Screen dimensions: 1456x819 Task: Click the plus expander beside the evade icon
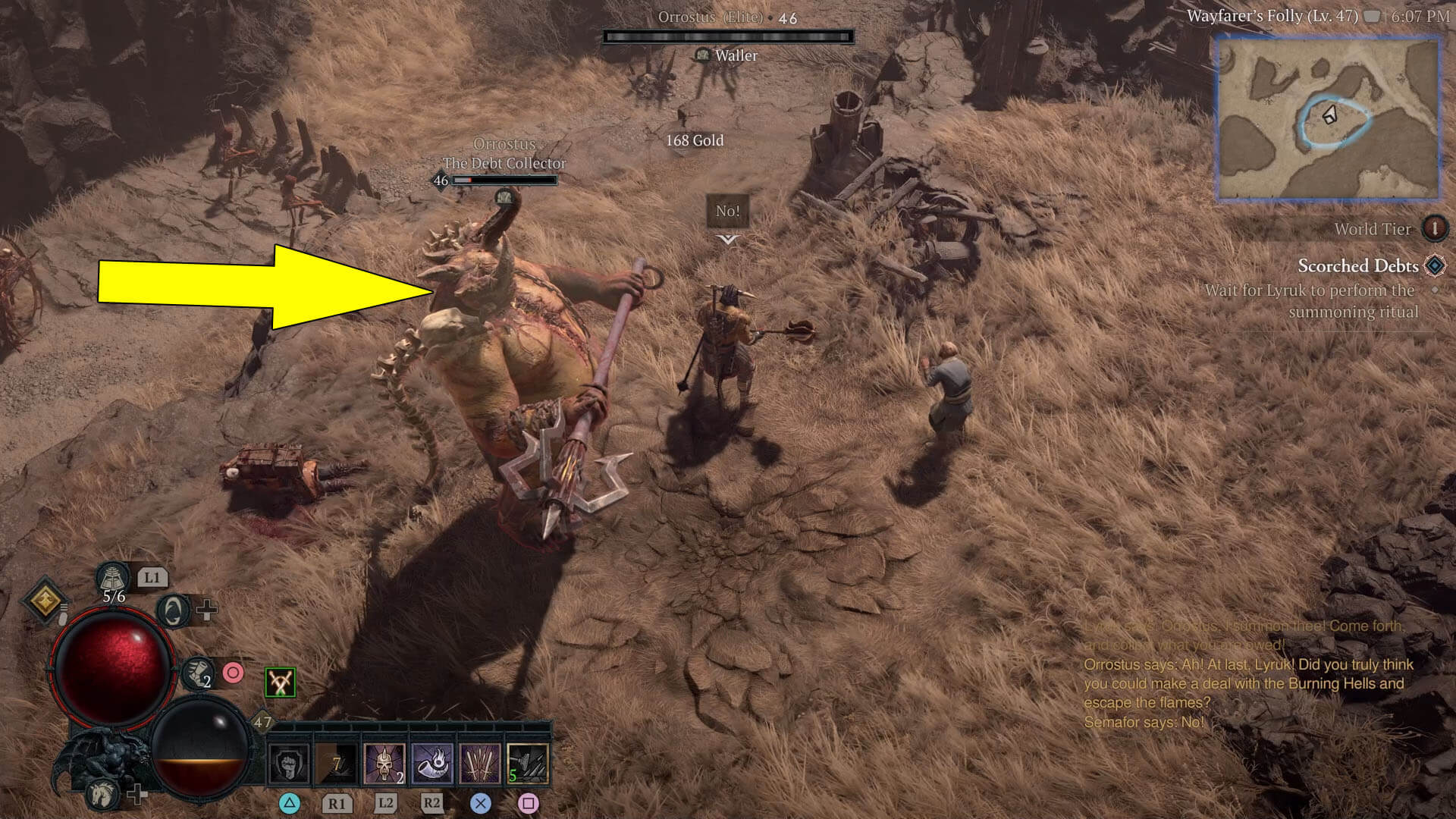pyautogui.click(x=205, y=609)
